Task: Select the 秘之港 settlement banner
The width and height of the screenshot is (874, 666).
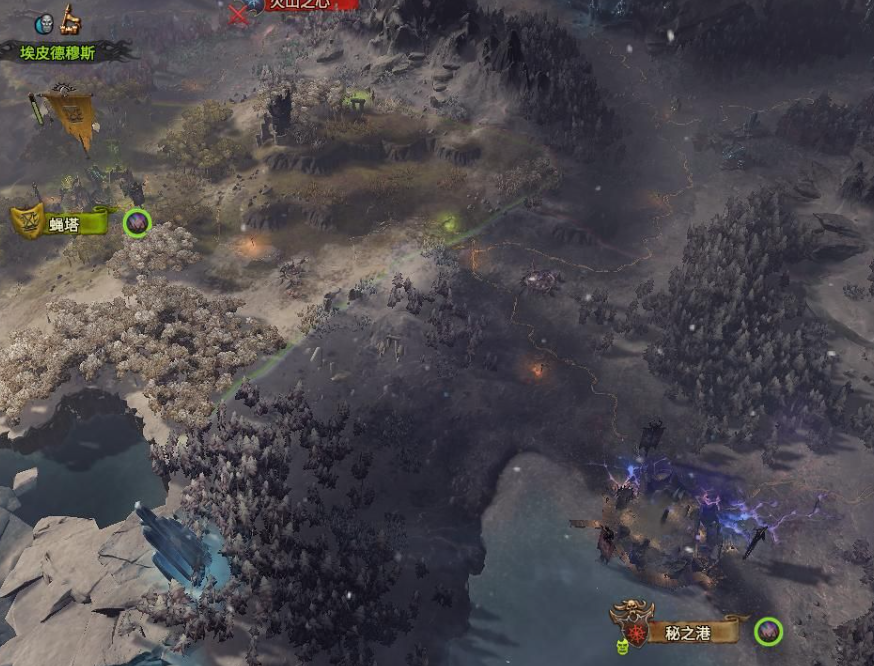Action: 697,631
